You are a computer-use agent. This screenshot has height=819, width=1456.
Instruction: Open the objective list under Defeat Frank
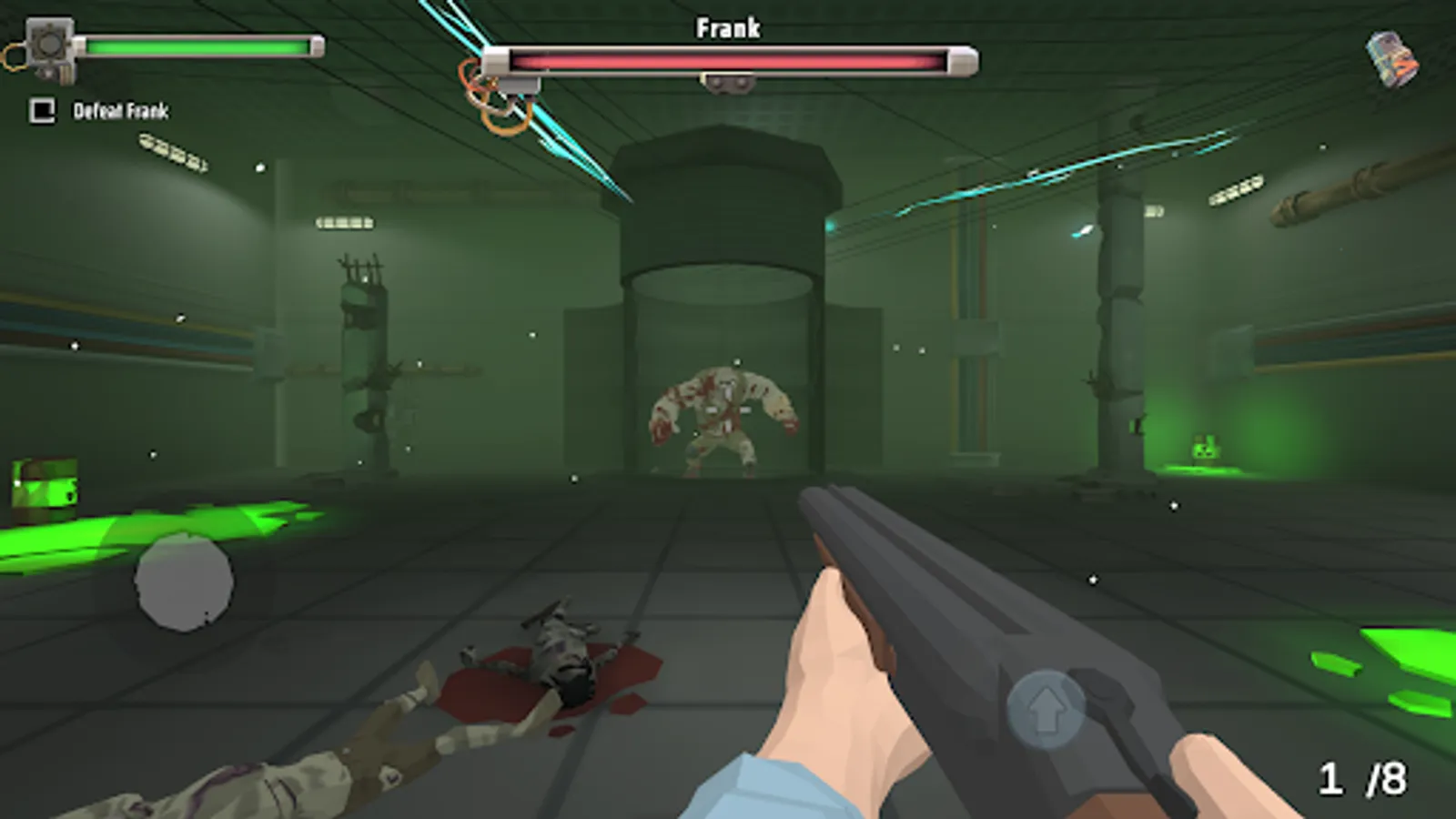tap(123, 111)
